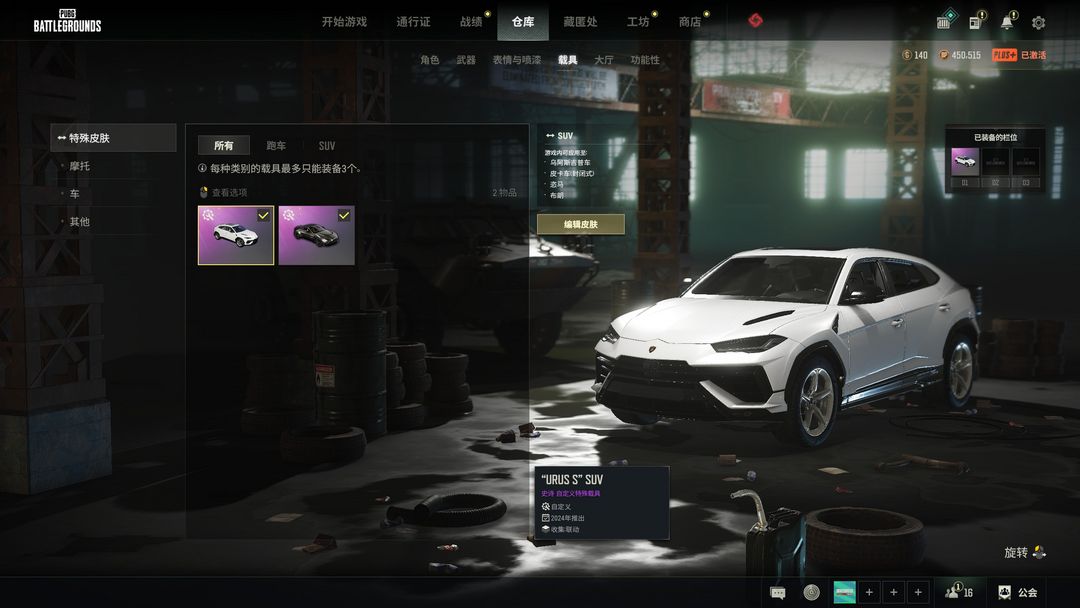Show notifications with the bell icon
Image resolution: width=1080 pixels, height=608 pixels.
tap(1007, 22)
